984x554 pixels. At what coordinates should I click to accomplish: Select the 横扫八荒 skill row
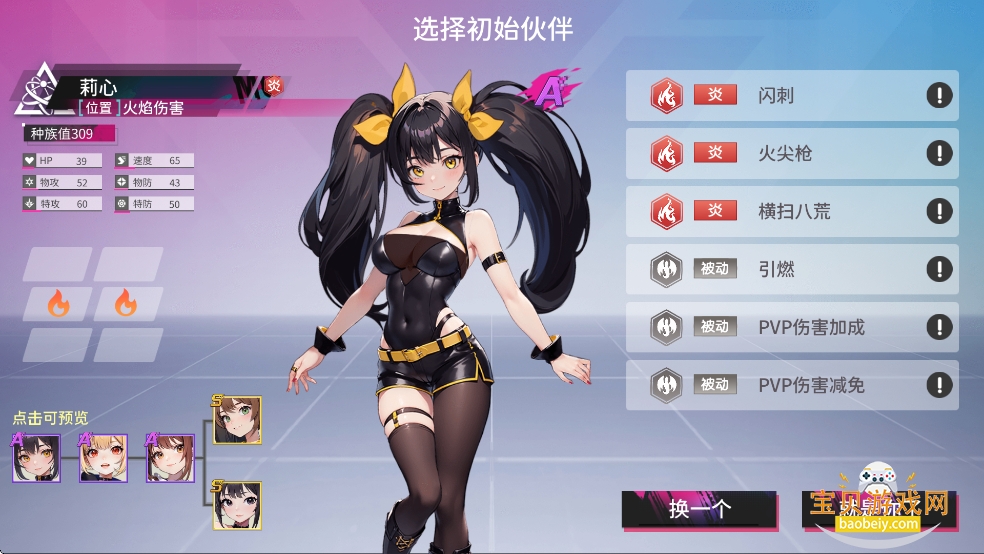pyautogui.click(x=790, y=211)
